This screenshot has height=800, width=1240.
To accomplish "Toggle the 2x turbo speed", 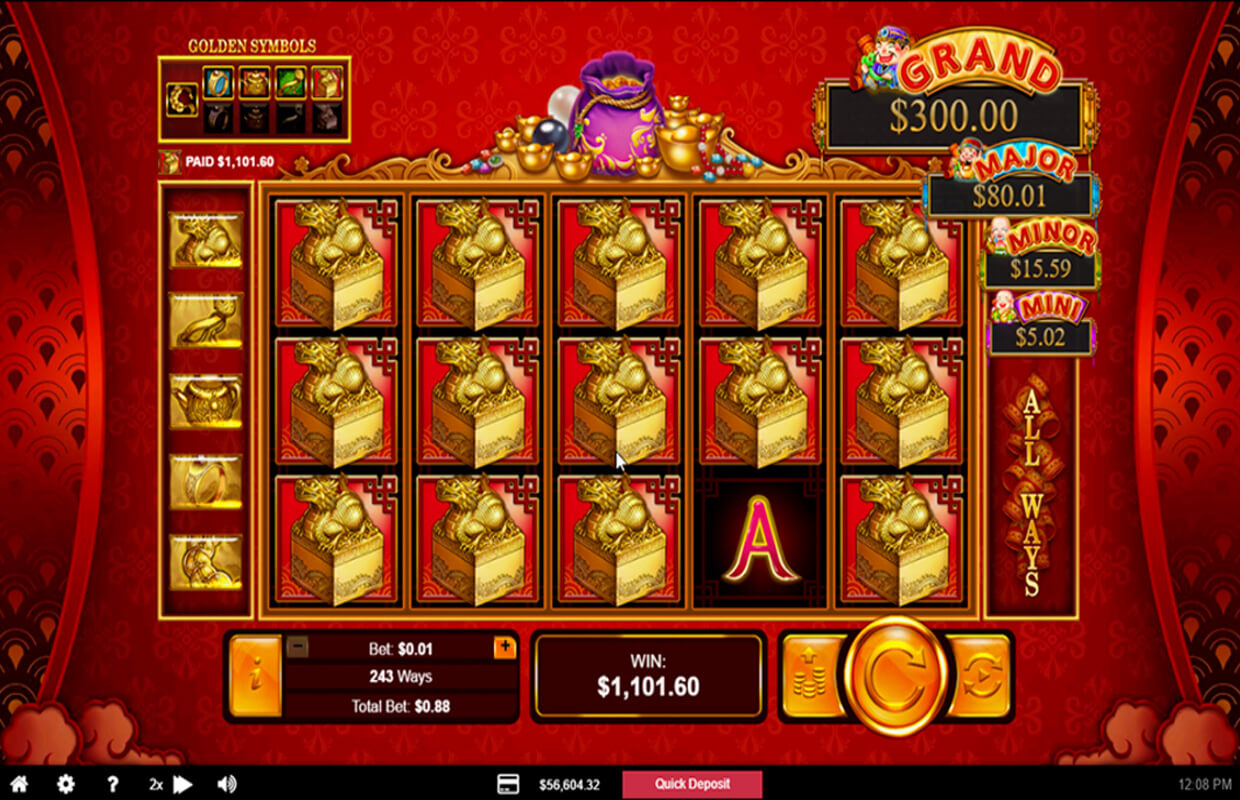I will [170, 784].
